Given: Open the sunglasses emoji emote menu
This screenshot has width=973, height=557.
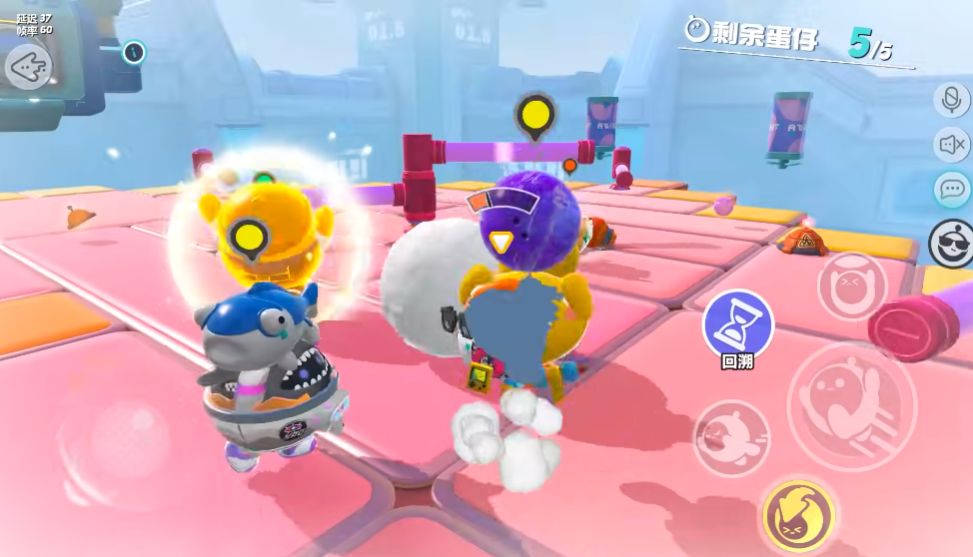Looking at the screenshot, I should pos(949,242).
